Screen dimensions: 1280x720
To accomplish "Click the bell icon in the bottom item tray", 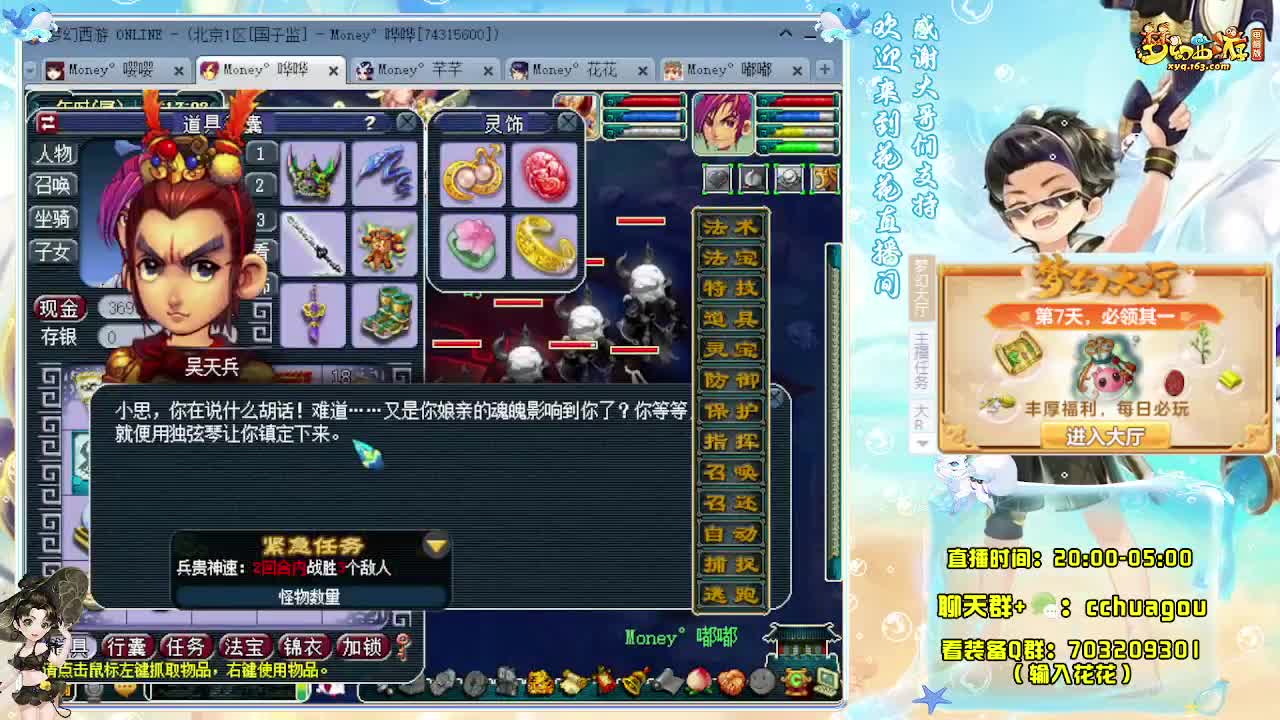I will click(x=632, y=683).
